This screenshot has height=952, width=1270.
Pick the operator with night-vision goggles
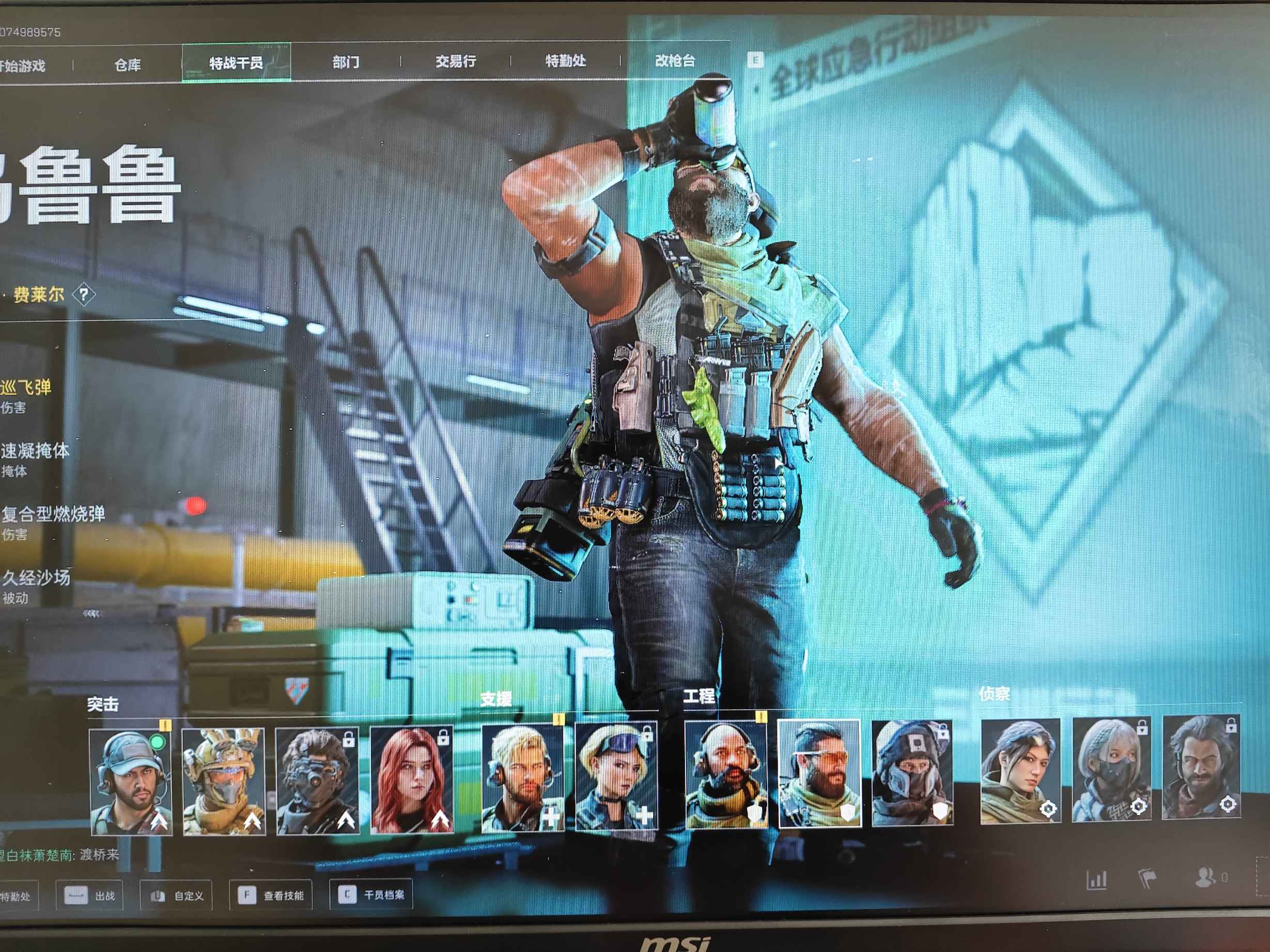[x=317, y=781]
